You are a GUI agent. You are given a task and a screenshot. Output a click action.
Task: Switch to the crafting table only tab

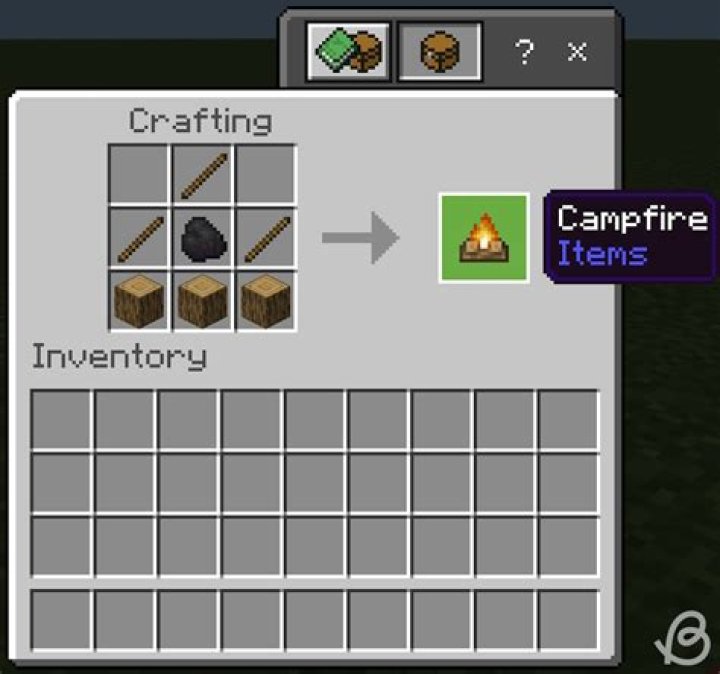[x=439, y=51]
